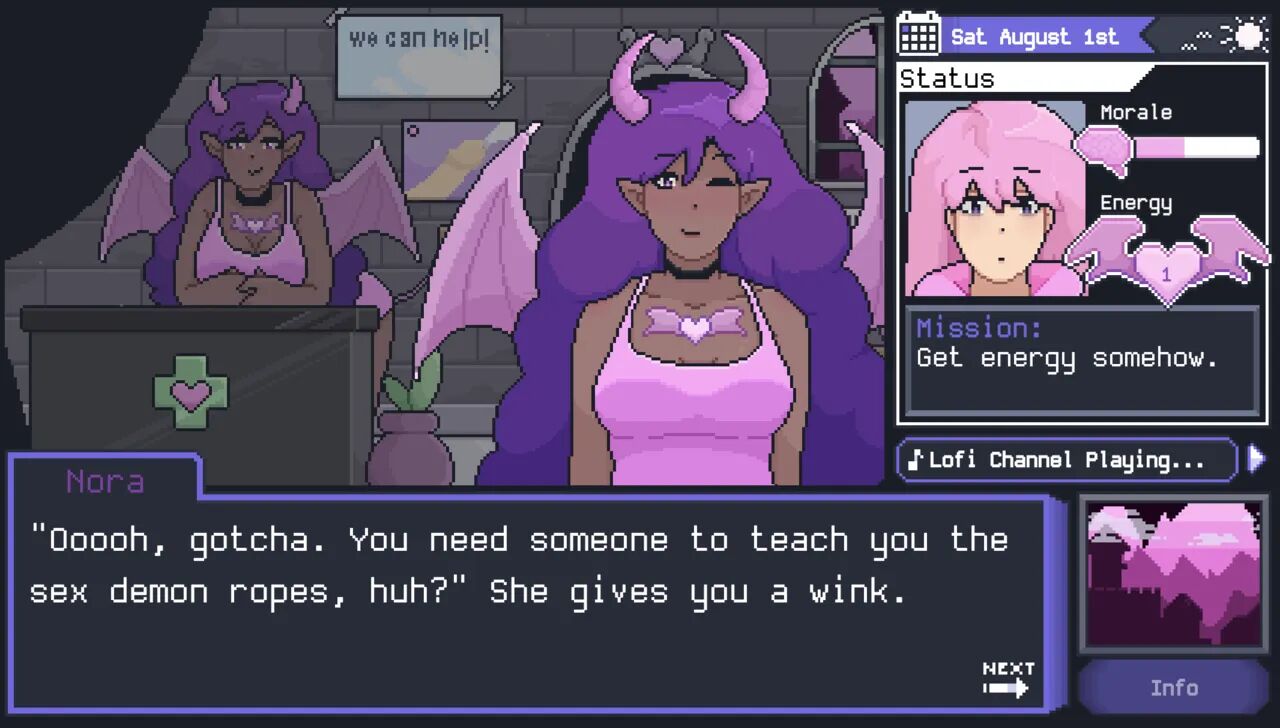Open the calendar date icon
Viewport: 1280px width, 728px height.
918,36
